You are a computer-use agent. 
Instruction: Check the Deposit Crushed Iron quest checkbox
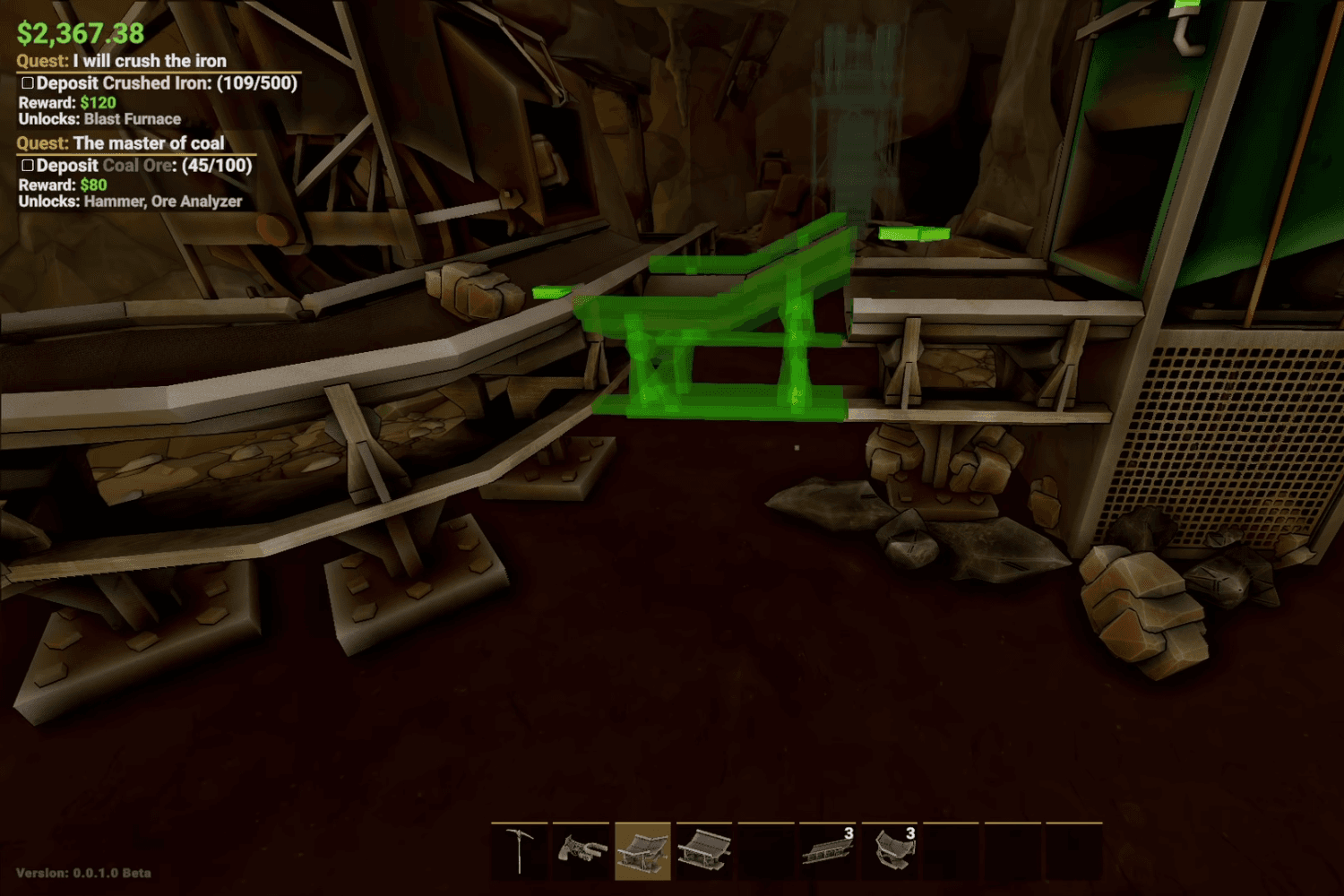click(x=28, y=82)
